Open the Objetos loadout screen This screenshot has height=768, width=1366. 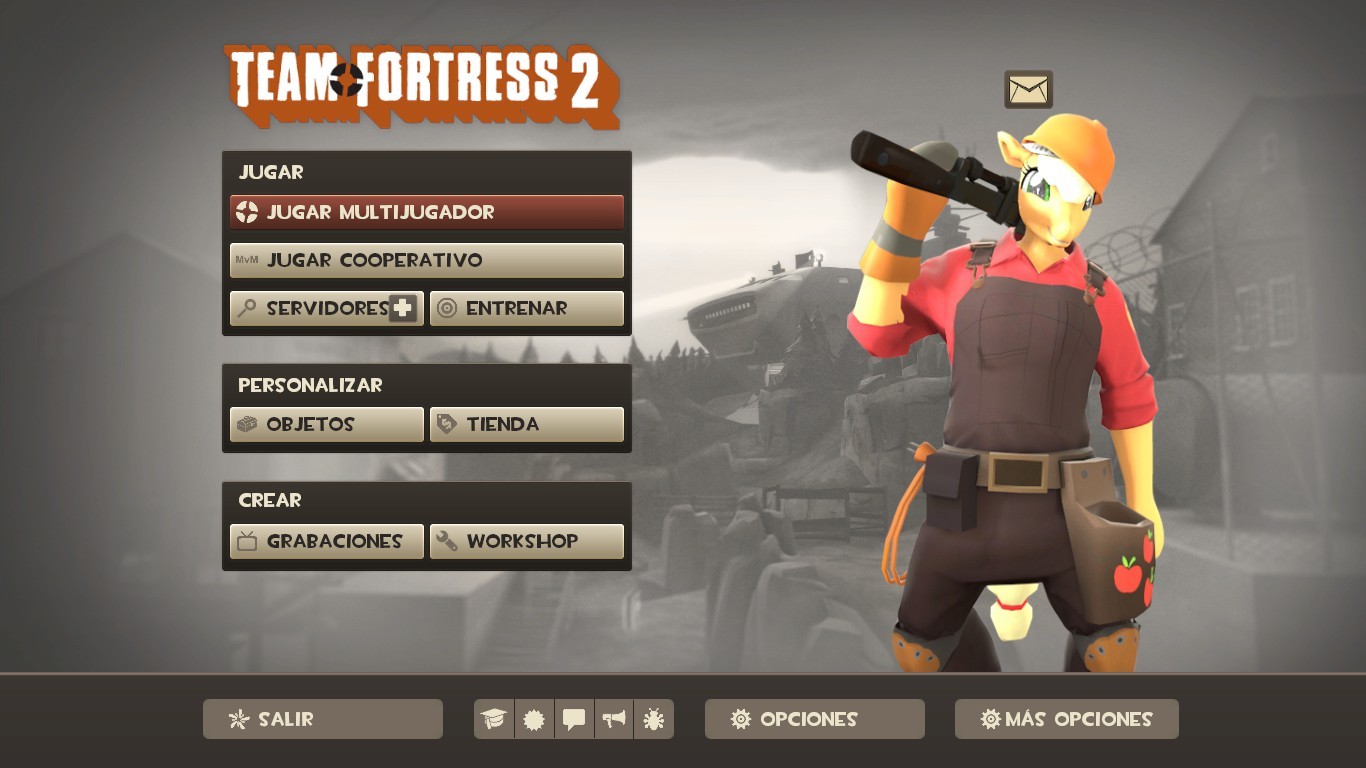326,424
